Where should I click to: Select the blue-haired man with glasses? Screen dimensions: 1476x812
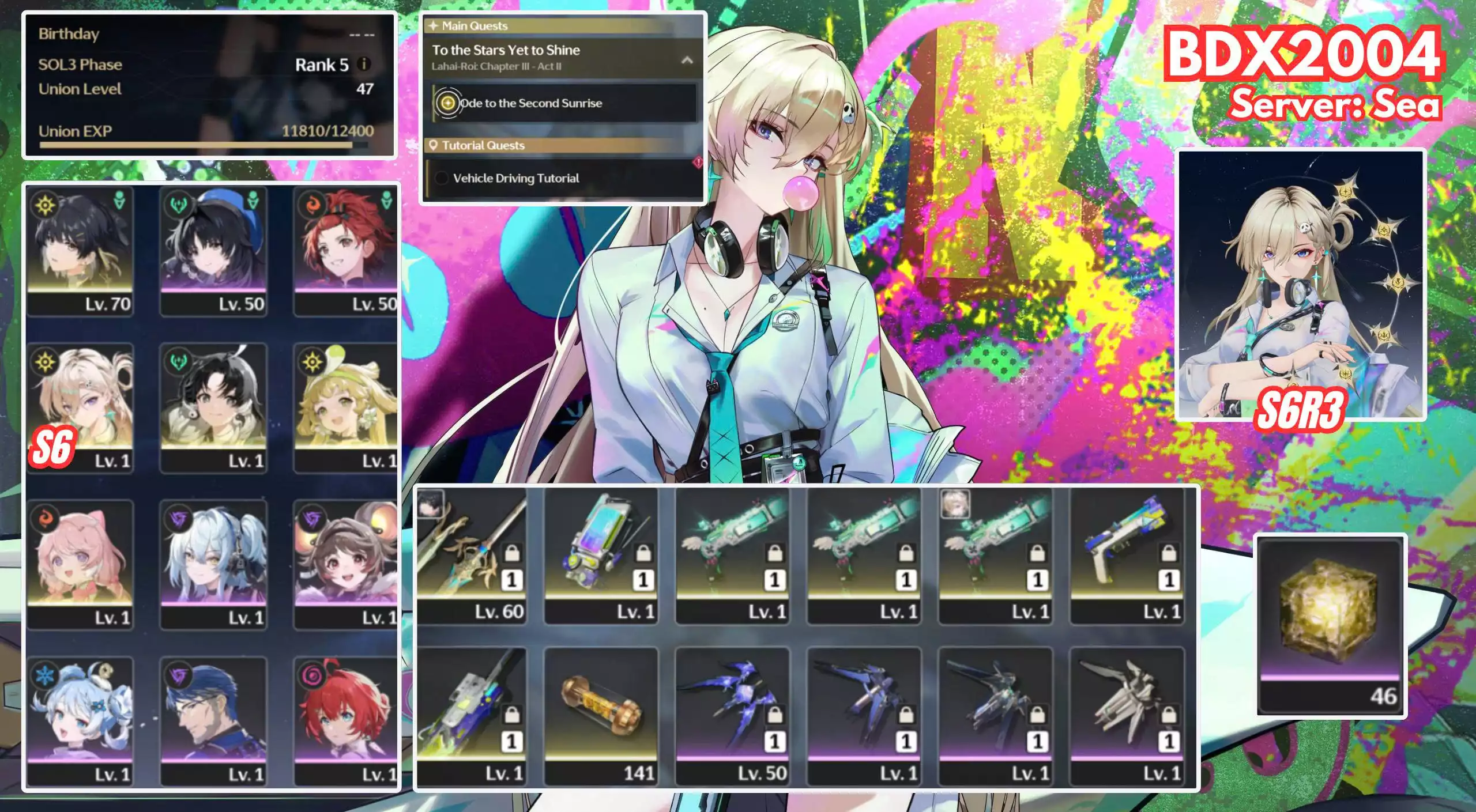213,721
